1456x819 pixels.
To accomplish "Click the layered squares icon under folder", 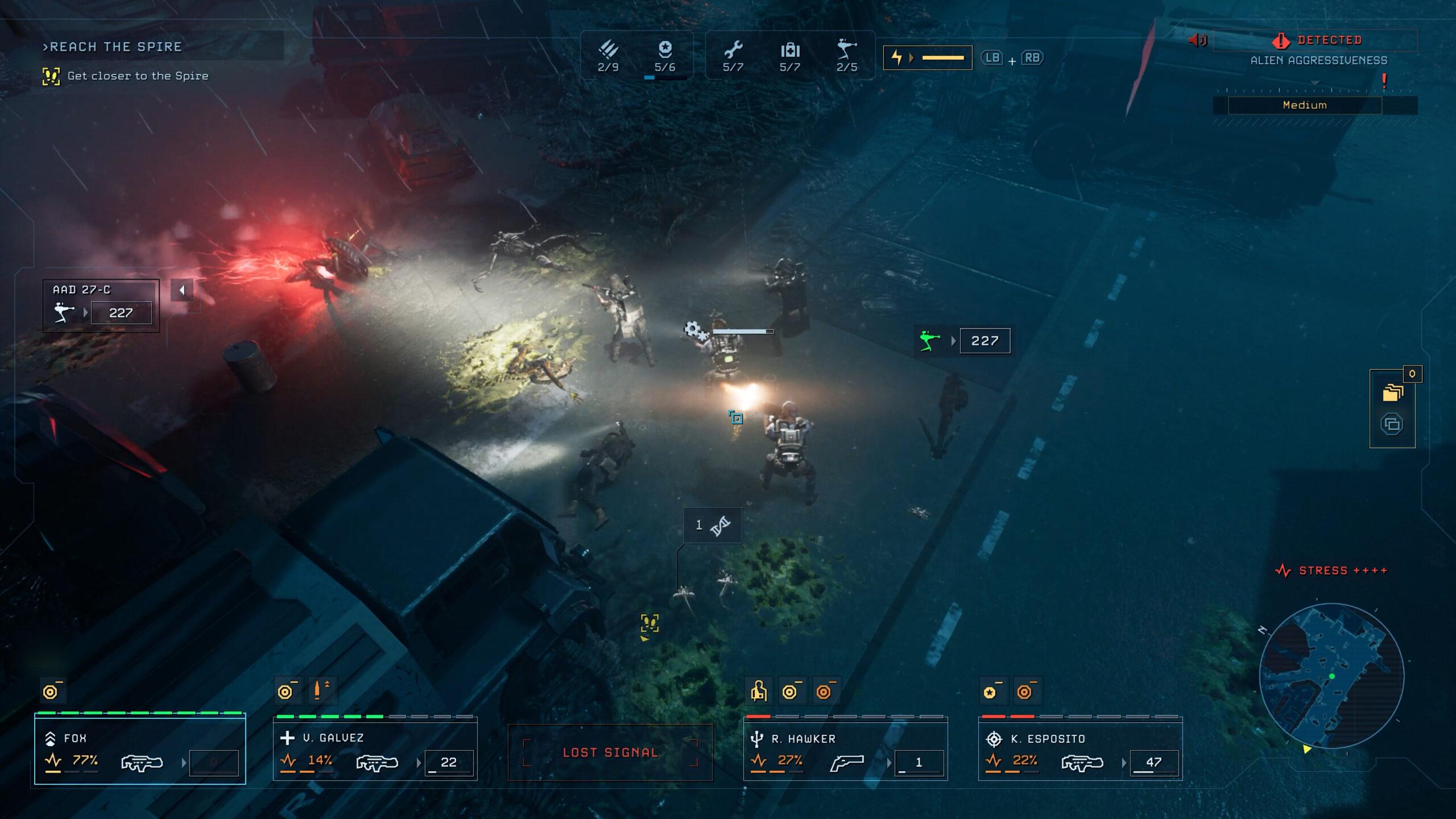I will (x=1392, y=424).
